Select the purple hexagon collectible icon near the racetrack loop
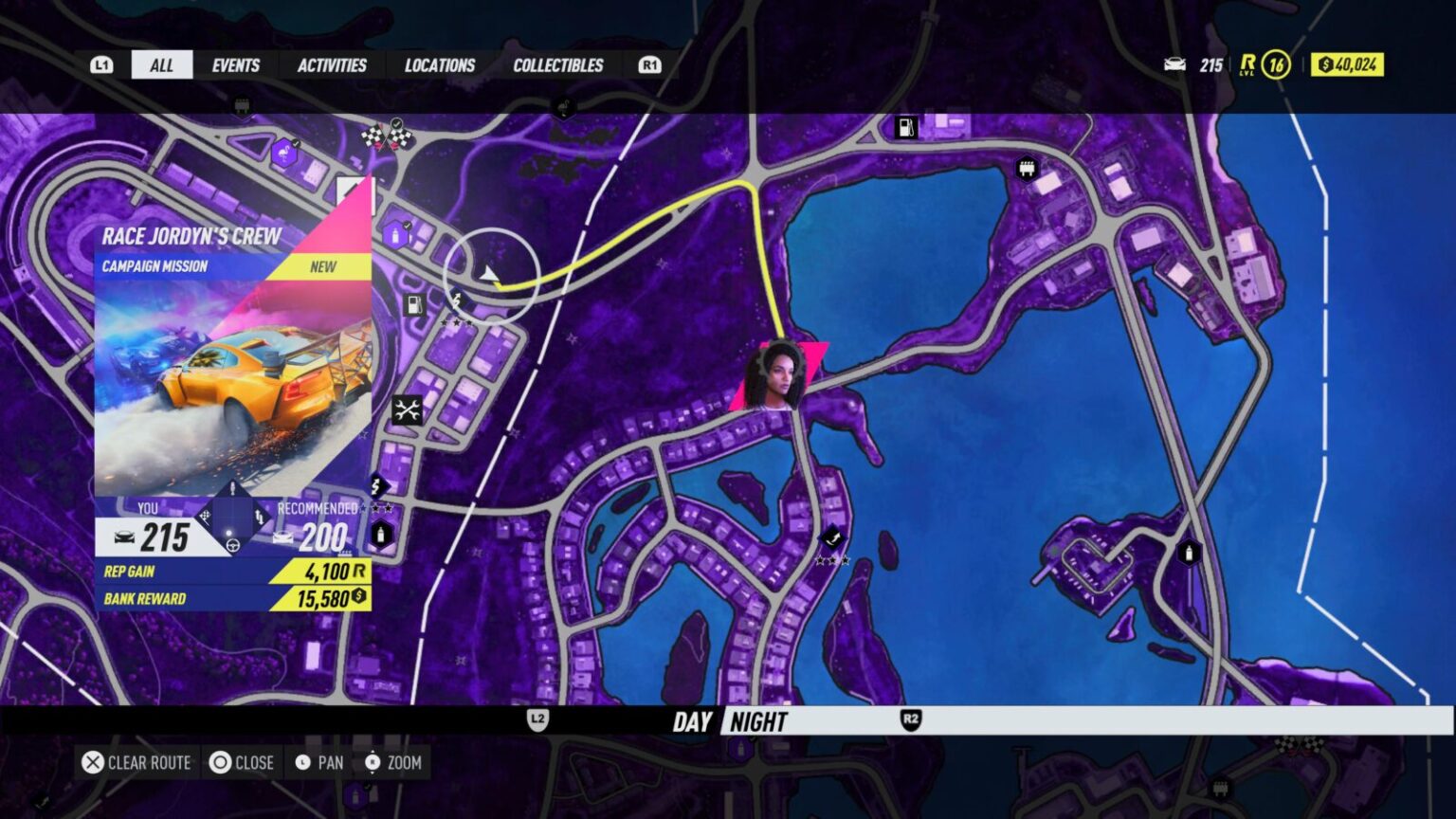Image resolution: width=1456 pixels, height=819 pixels. point(284,152)
